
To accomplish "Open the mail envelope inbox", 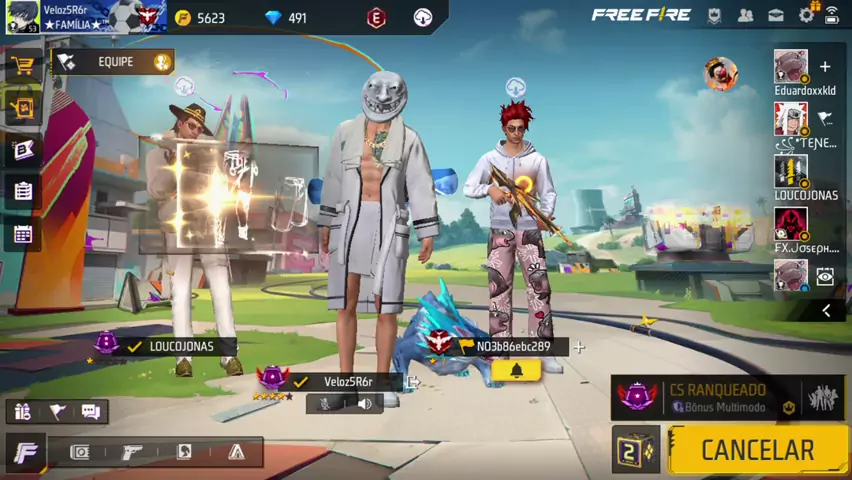I will click(776, 15).
